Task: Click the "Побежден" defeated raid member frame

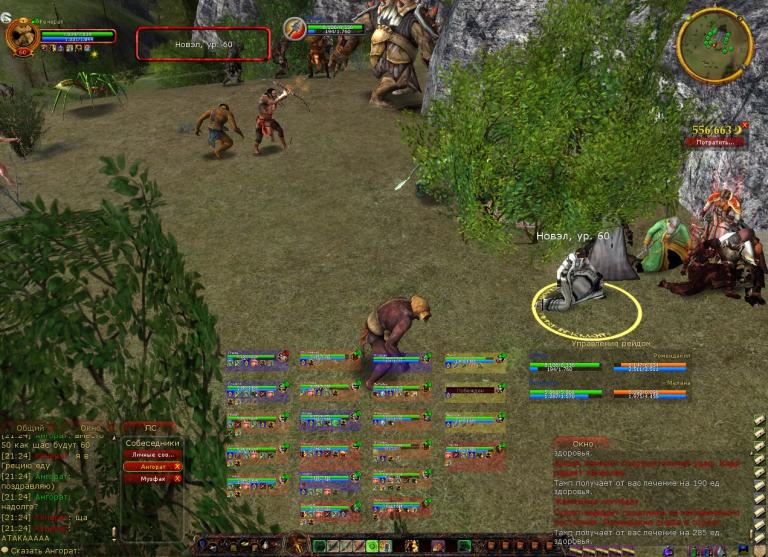Action: tap(470, 390)
